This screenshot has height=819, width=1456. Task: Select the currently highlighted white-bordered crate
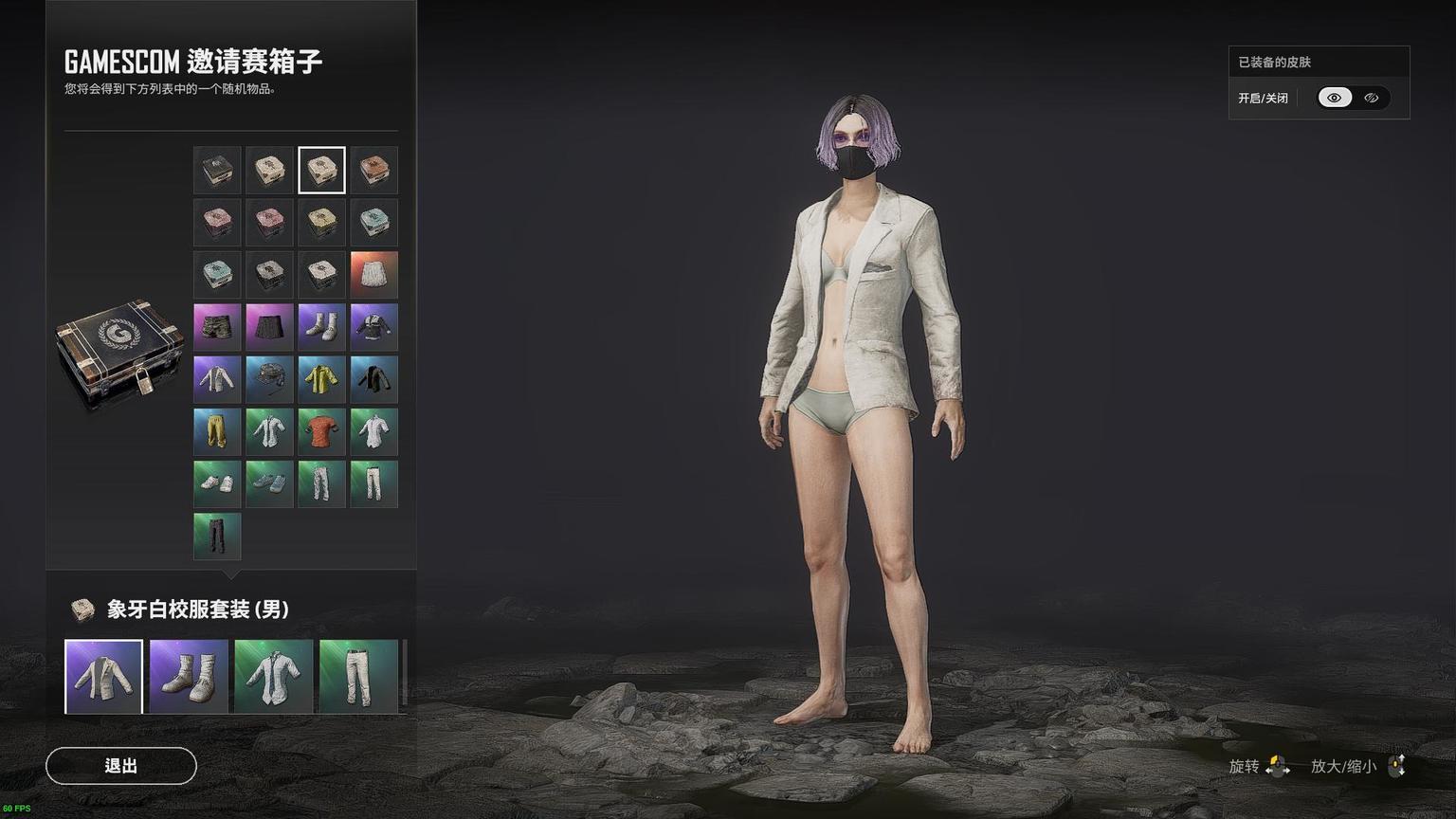pos(321,171)
